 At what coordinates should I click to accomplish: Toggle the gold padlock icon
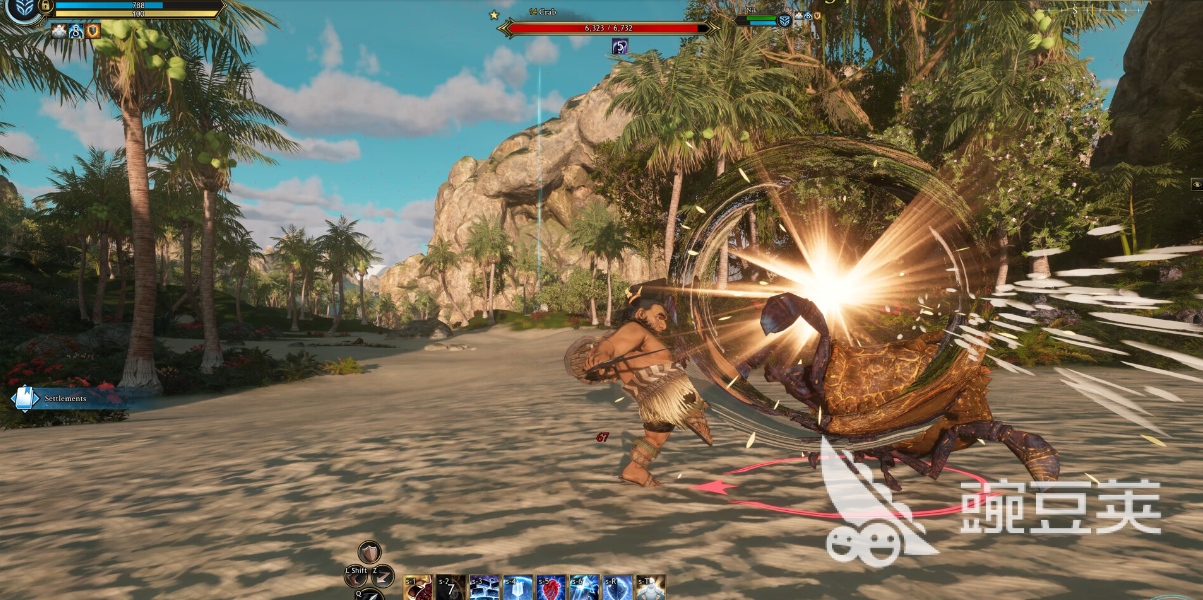click(x=46, y=5)
